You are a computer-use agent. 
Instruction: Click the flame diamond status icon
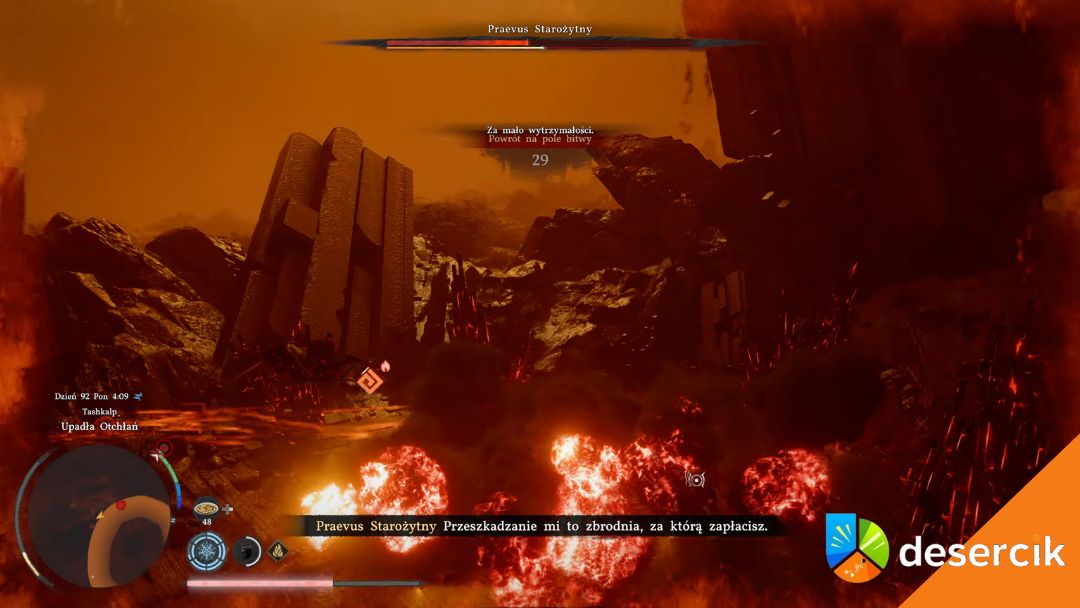coord(276,549)
